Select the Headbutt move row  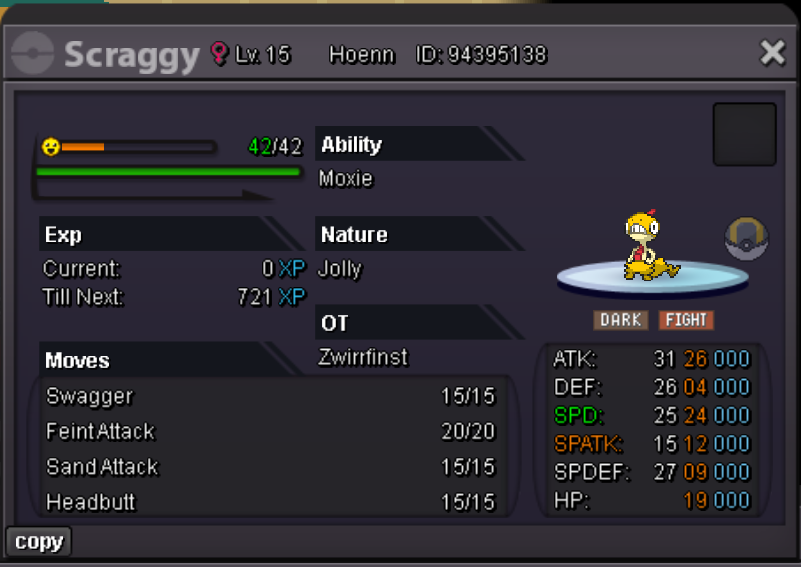[x=270, y=501]
